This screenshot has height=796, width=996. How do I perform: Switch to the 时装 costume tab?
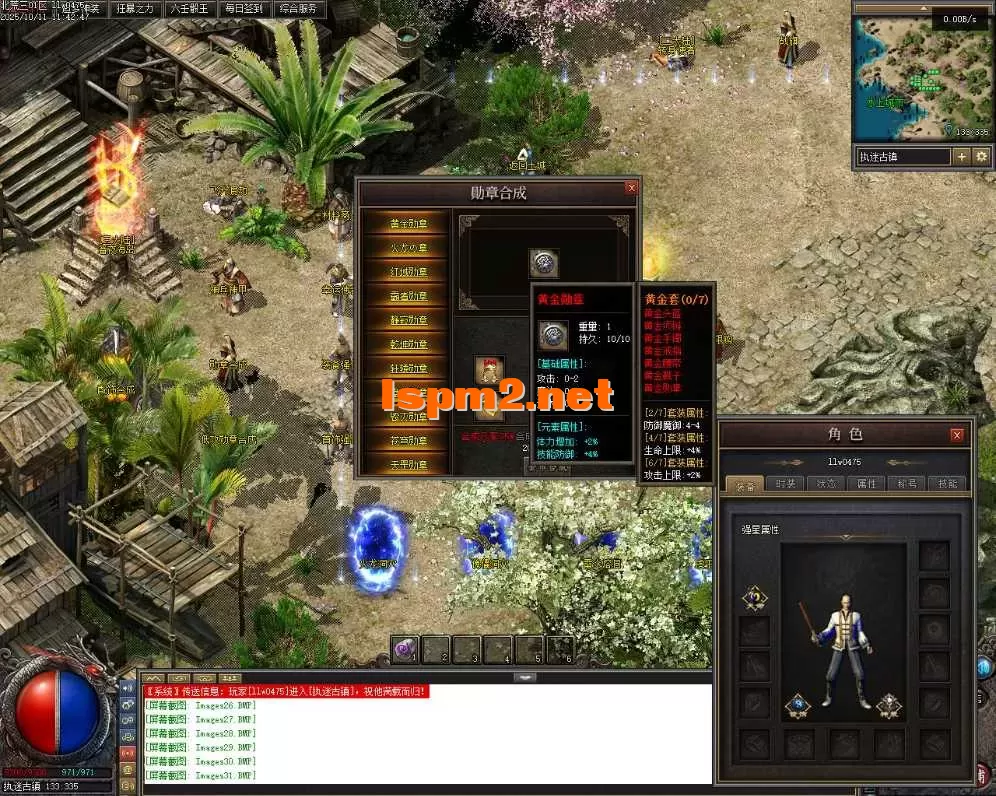pyautogui.click(x=786, y=483)
